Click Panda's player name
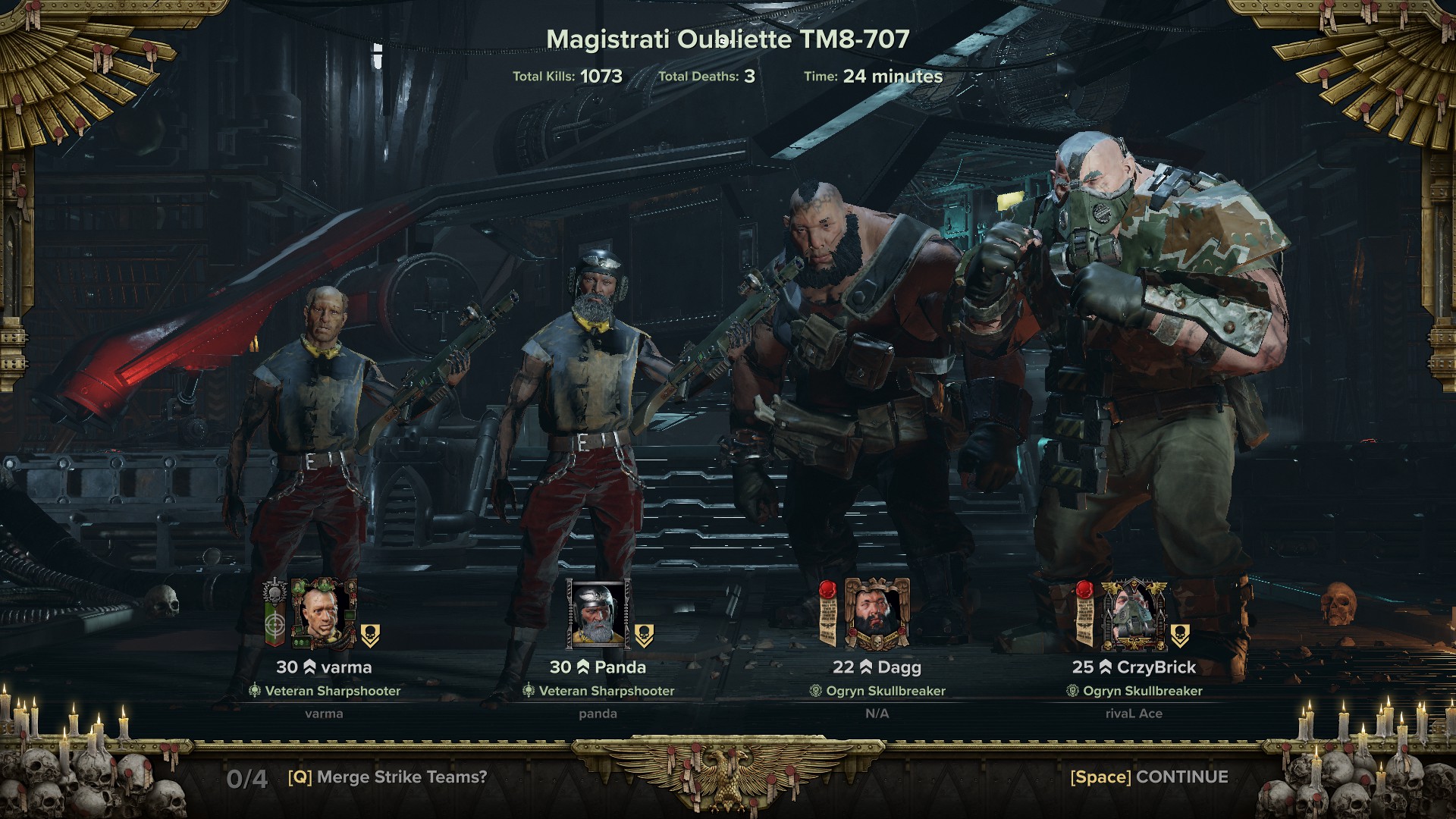1456x819 pixels. tap(620, 667)
